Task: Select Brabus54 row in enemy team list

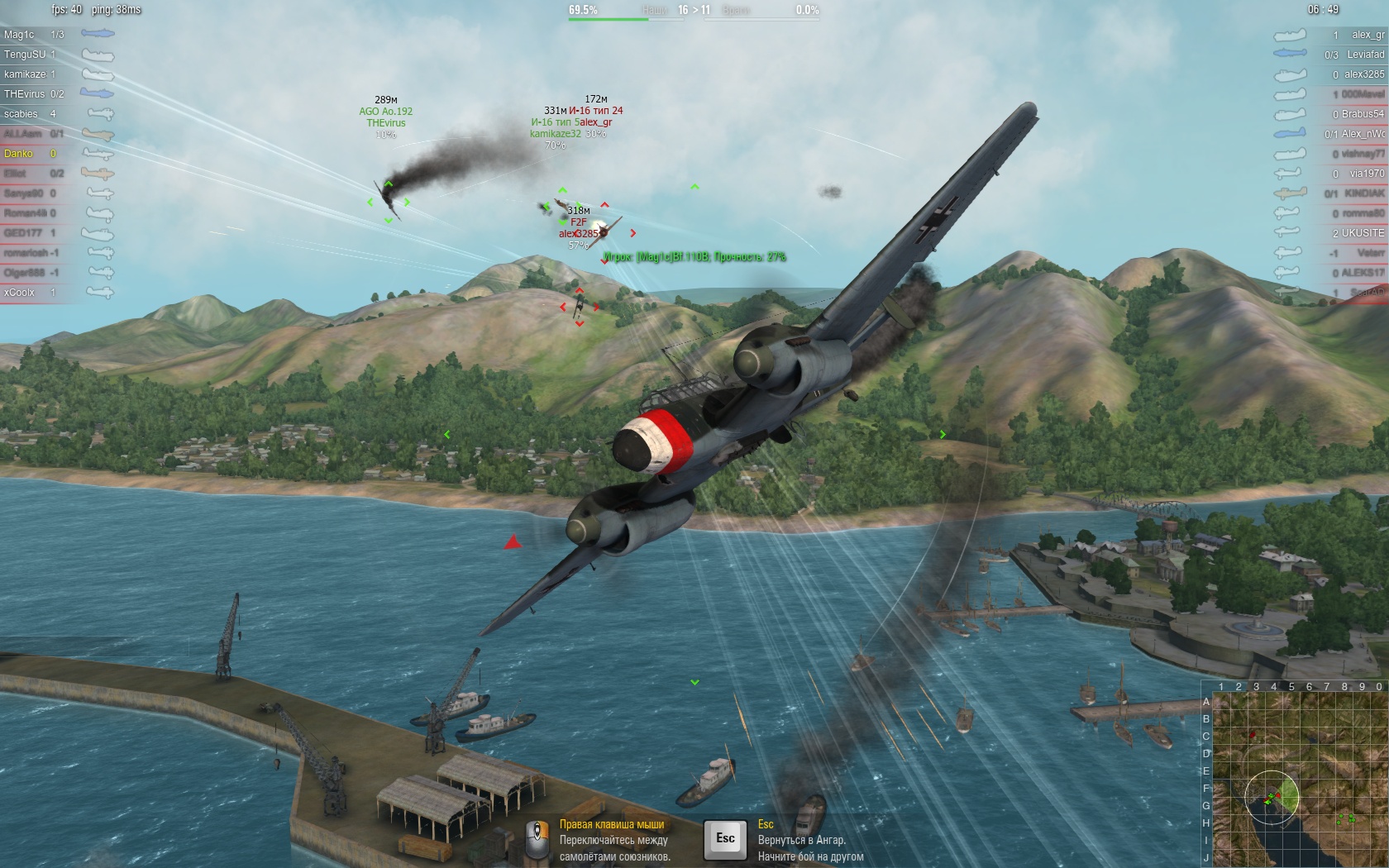Action: (1363, 114)
